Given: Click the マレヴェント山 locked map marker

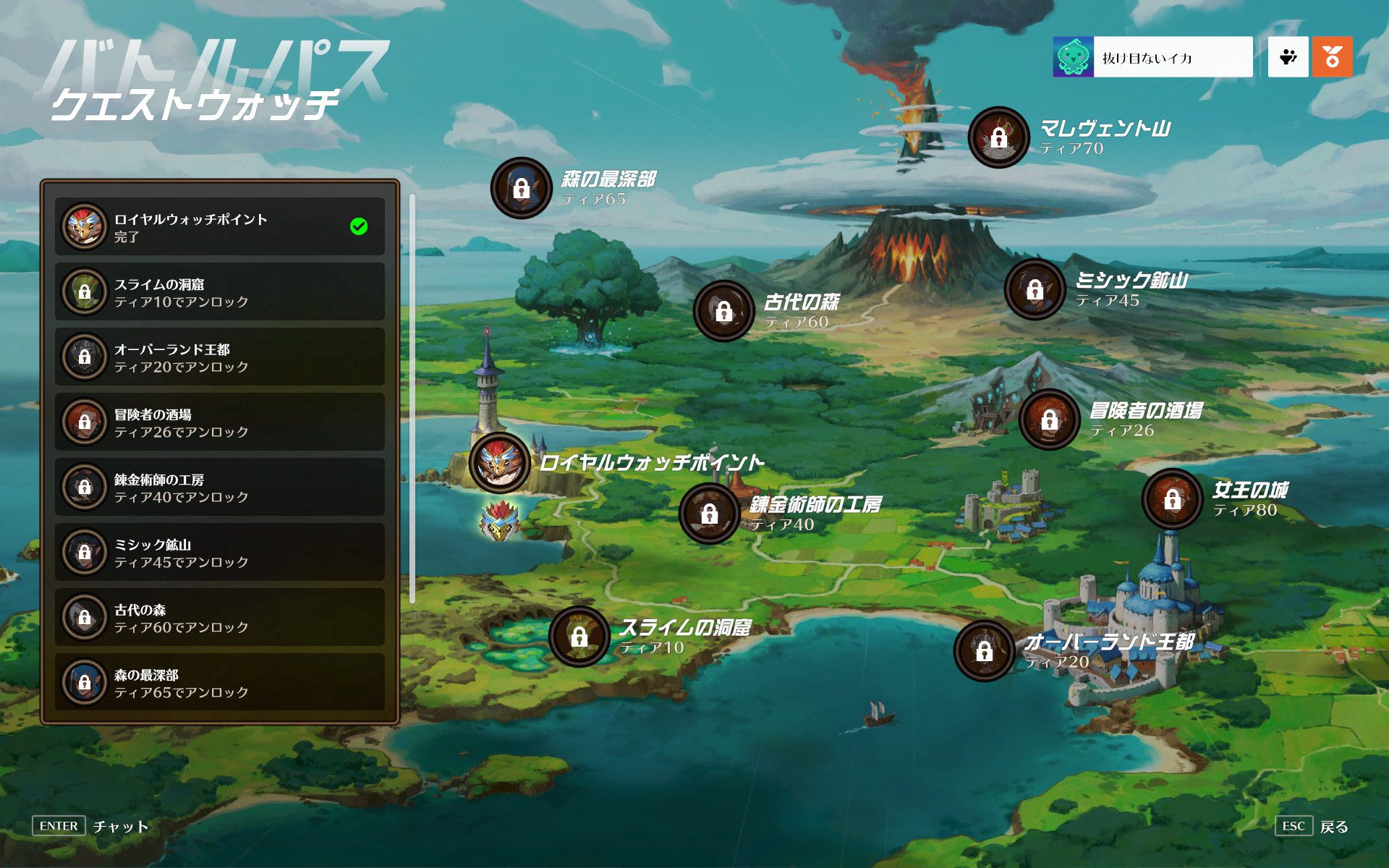Looking at the screenshot, I should (x=998, y=137).
